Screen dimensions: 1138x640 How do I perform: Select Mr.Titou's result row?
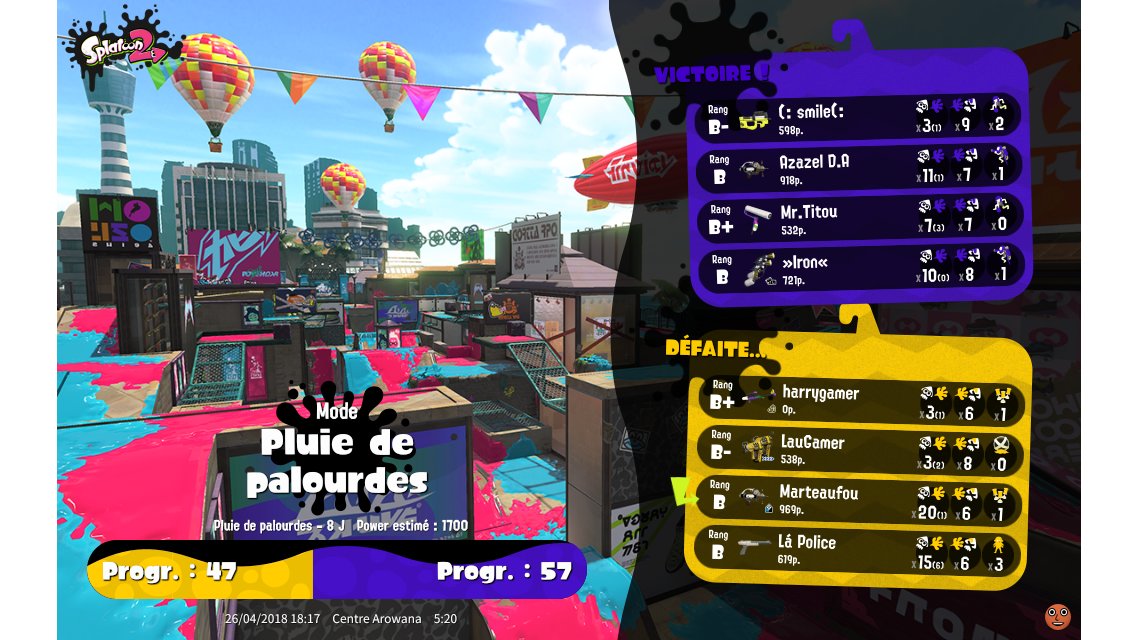coord(859,218)
